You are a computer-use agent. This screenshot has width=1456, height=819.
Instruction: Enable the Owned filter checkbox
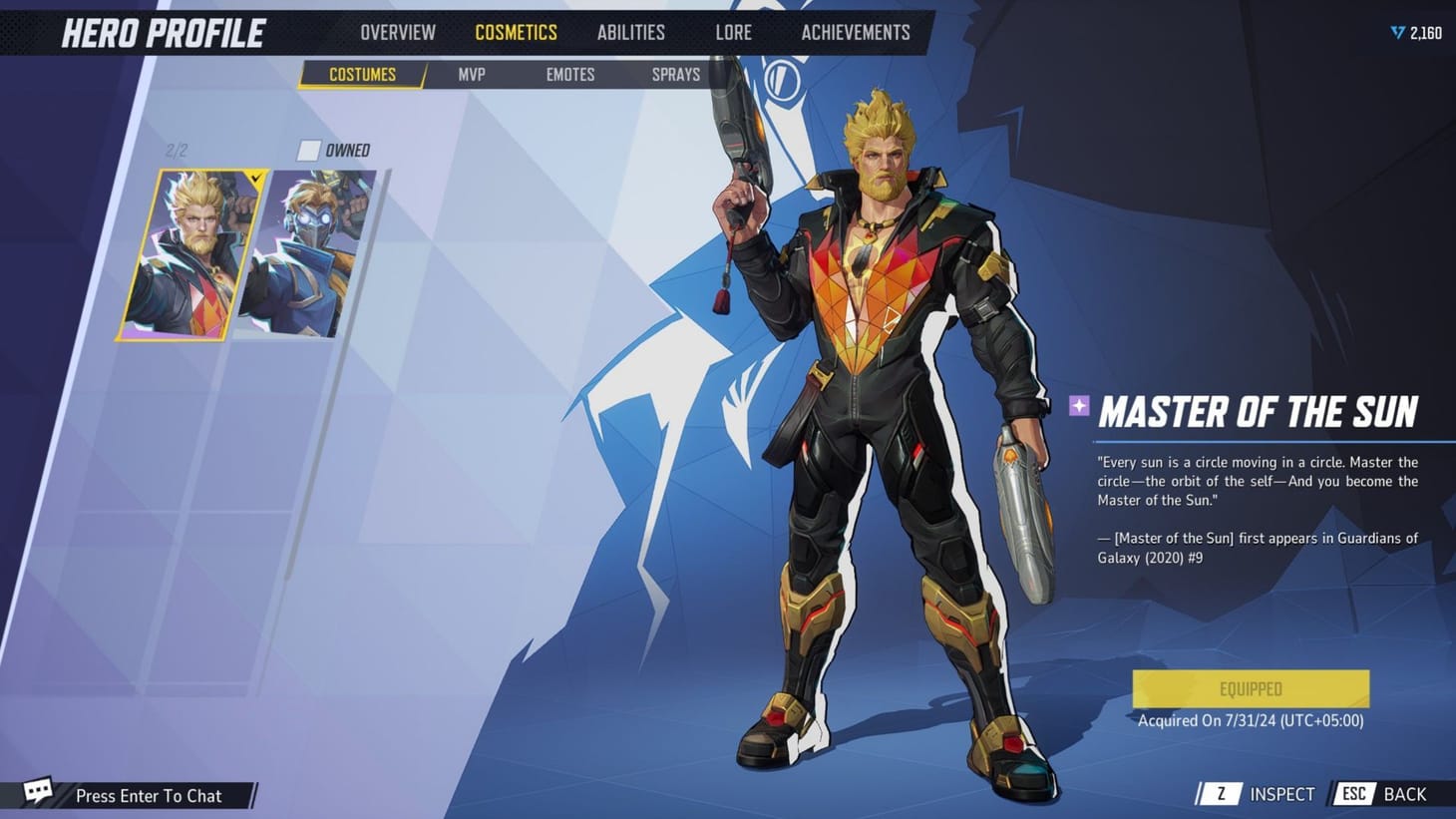(307, 150)
